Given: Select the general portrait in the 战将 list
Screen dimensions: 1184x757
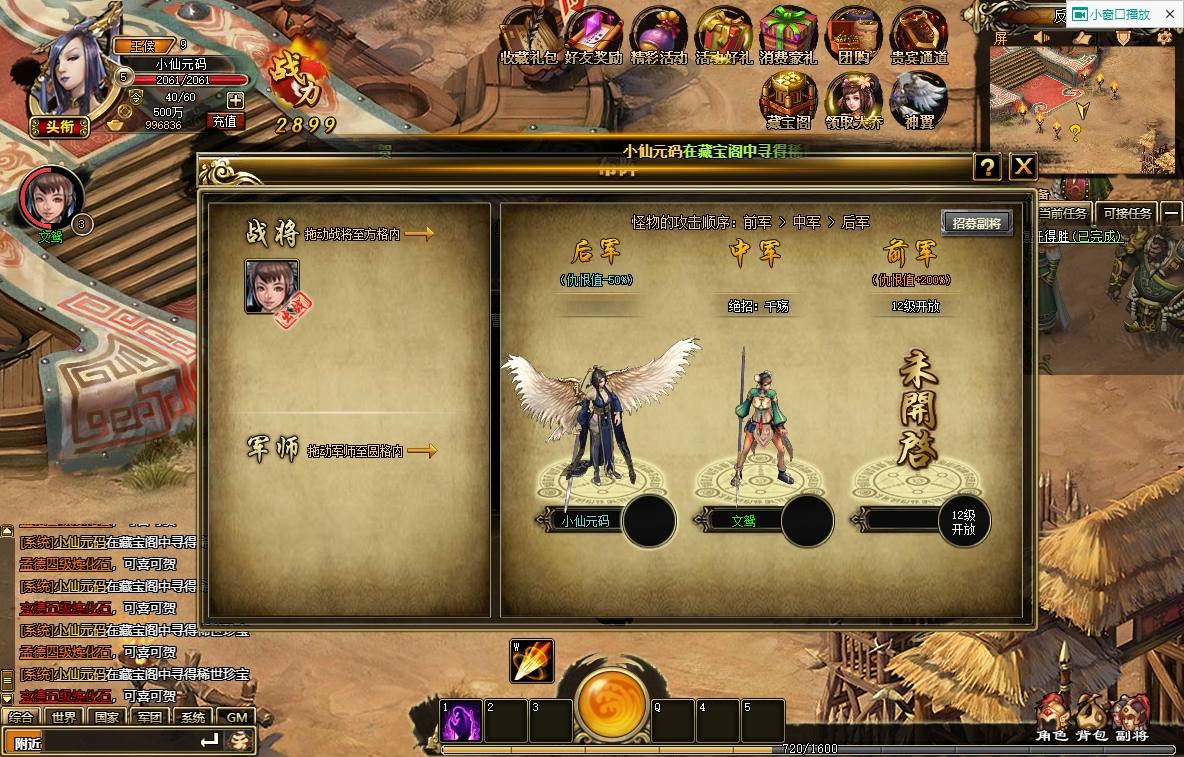Looking at the screenshot, I should (x=272, y=286).
